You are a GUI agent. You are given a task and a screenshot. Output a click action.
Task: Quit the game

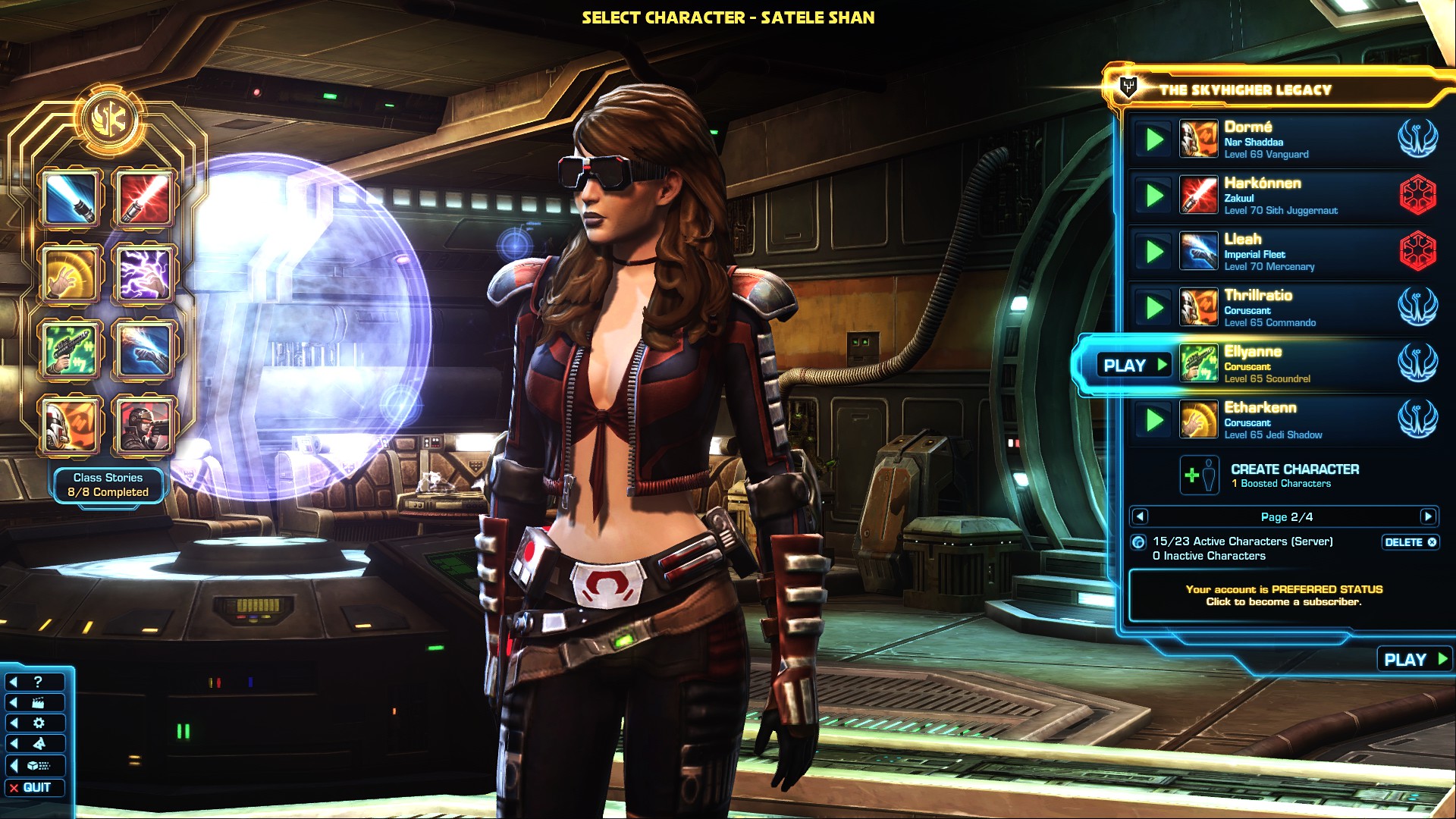[35, 788]
